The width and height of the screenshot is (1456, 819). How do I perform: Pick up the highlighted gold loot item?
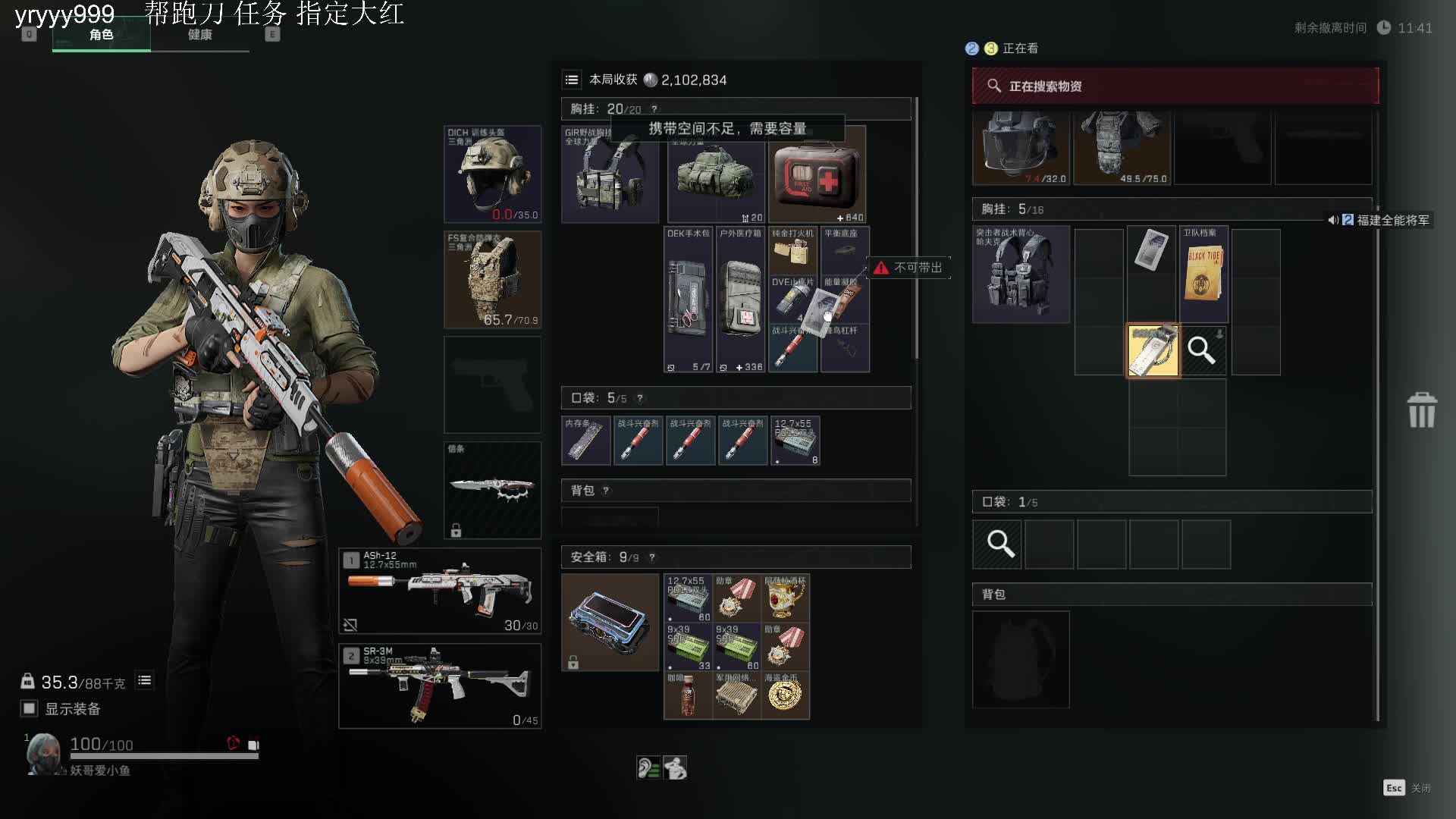1153,350
